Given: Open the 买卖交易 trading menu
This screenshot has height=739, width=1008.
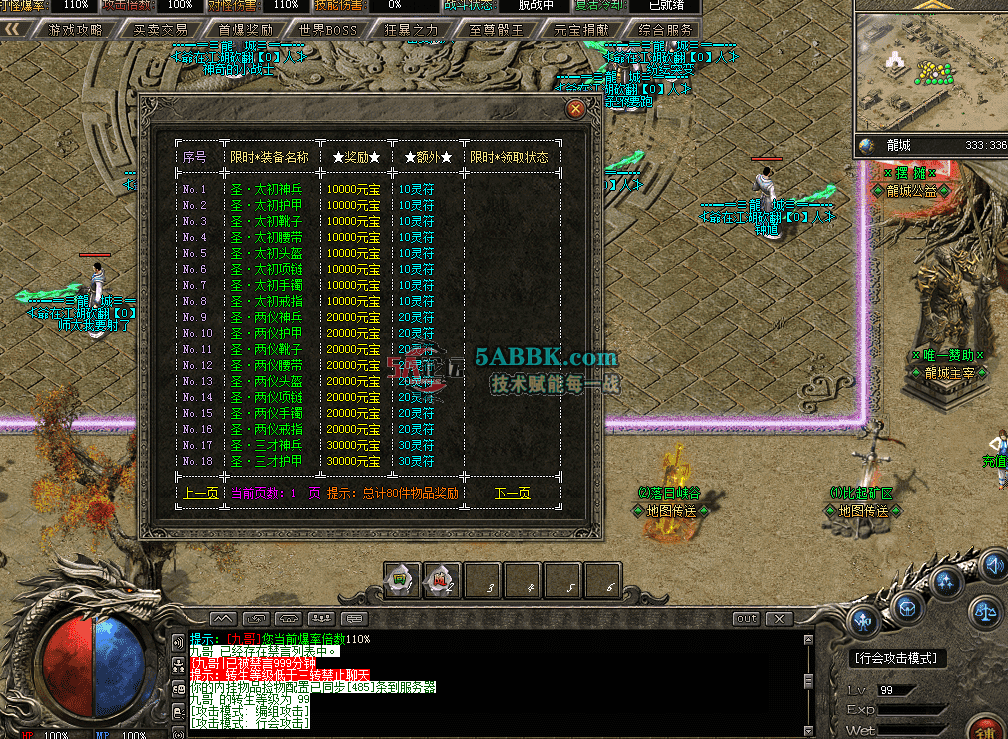Looking at the screenshot, I should coord(160,30).
